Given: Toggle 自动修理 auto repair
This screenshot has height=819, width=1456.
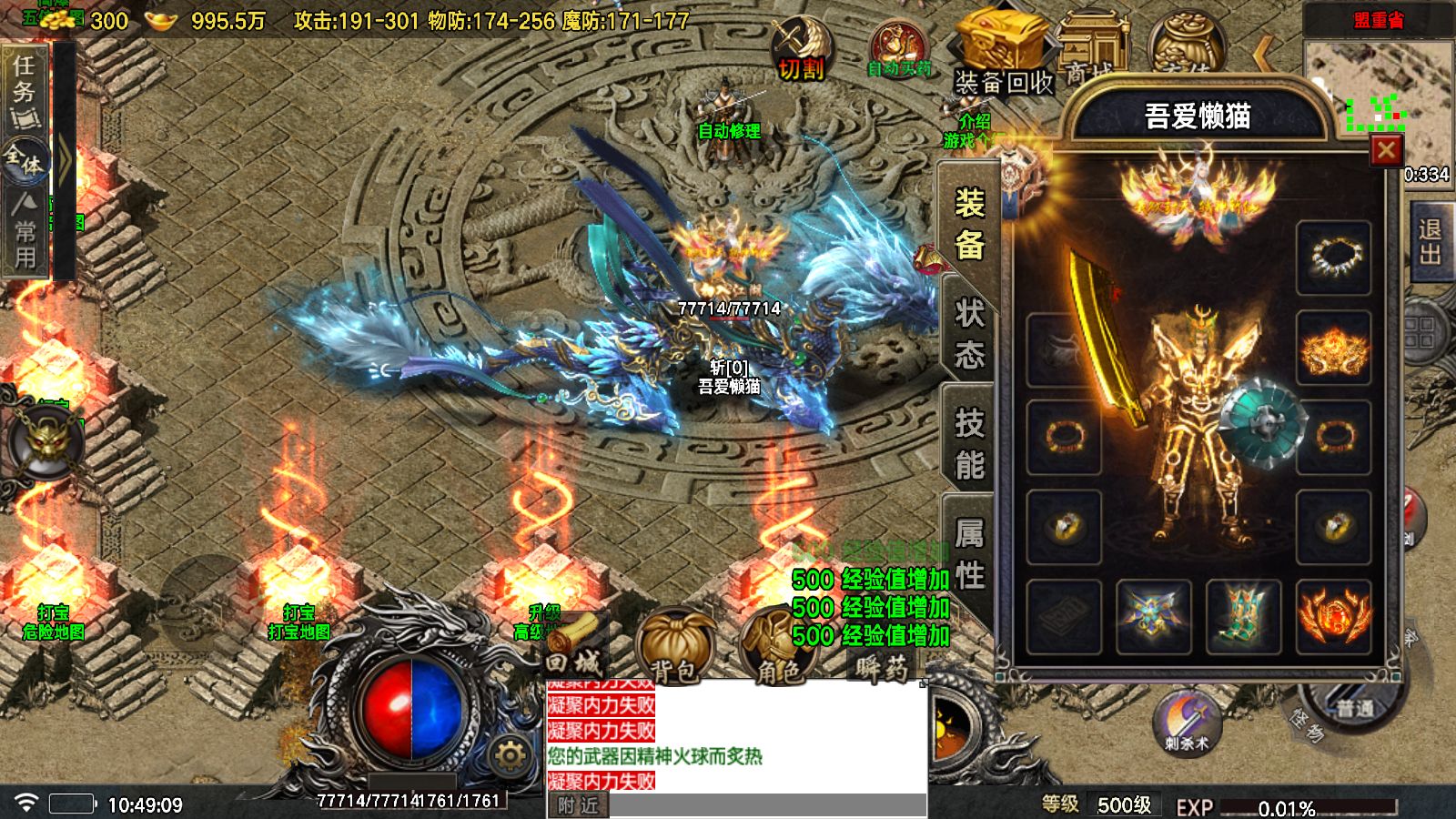Looking at the screenshot, I should [x=728, y=129].
